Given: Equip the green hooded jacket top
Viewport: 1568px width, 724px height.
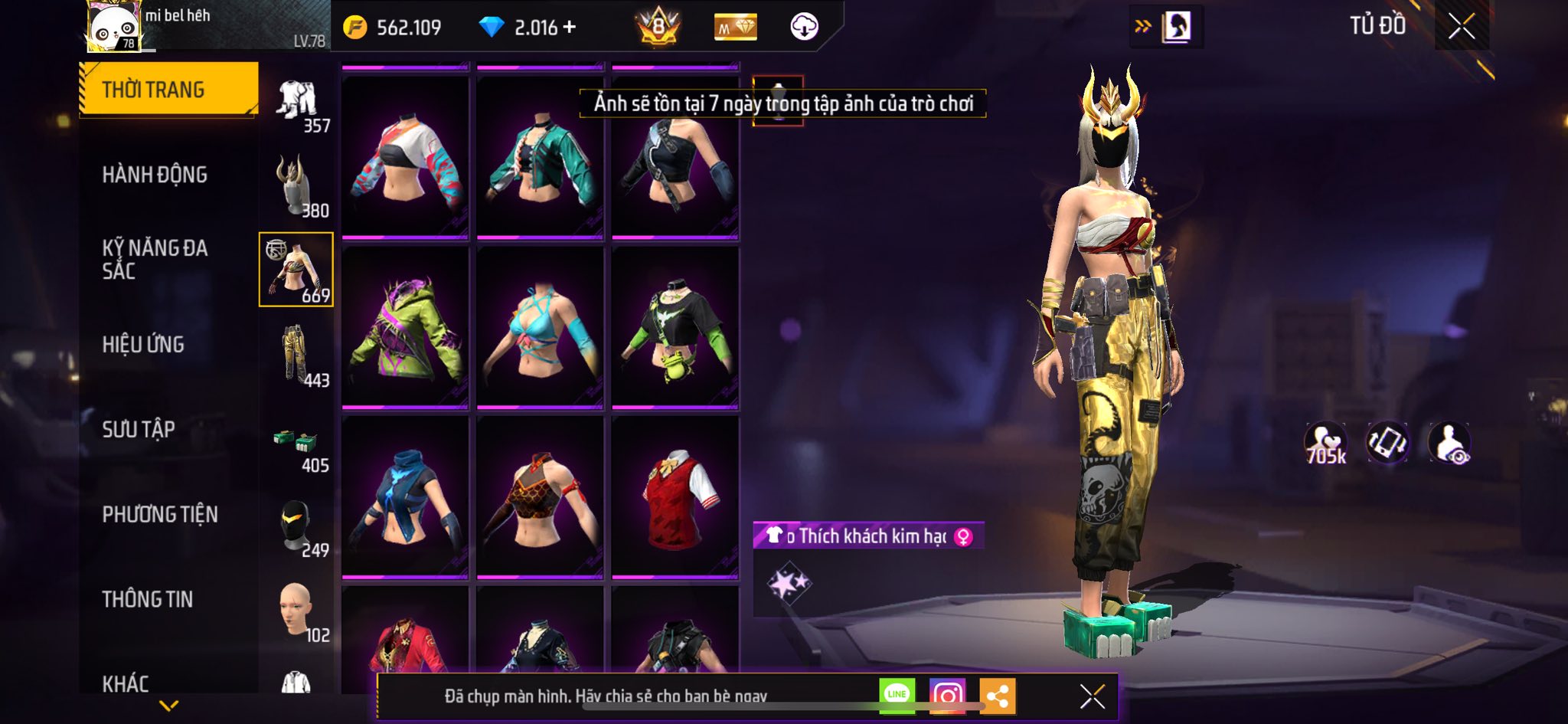Looking at the screenshot, I should click(405, 328).
